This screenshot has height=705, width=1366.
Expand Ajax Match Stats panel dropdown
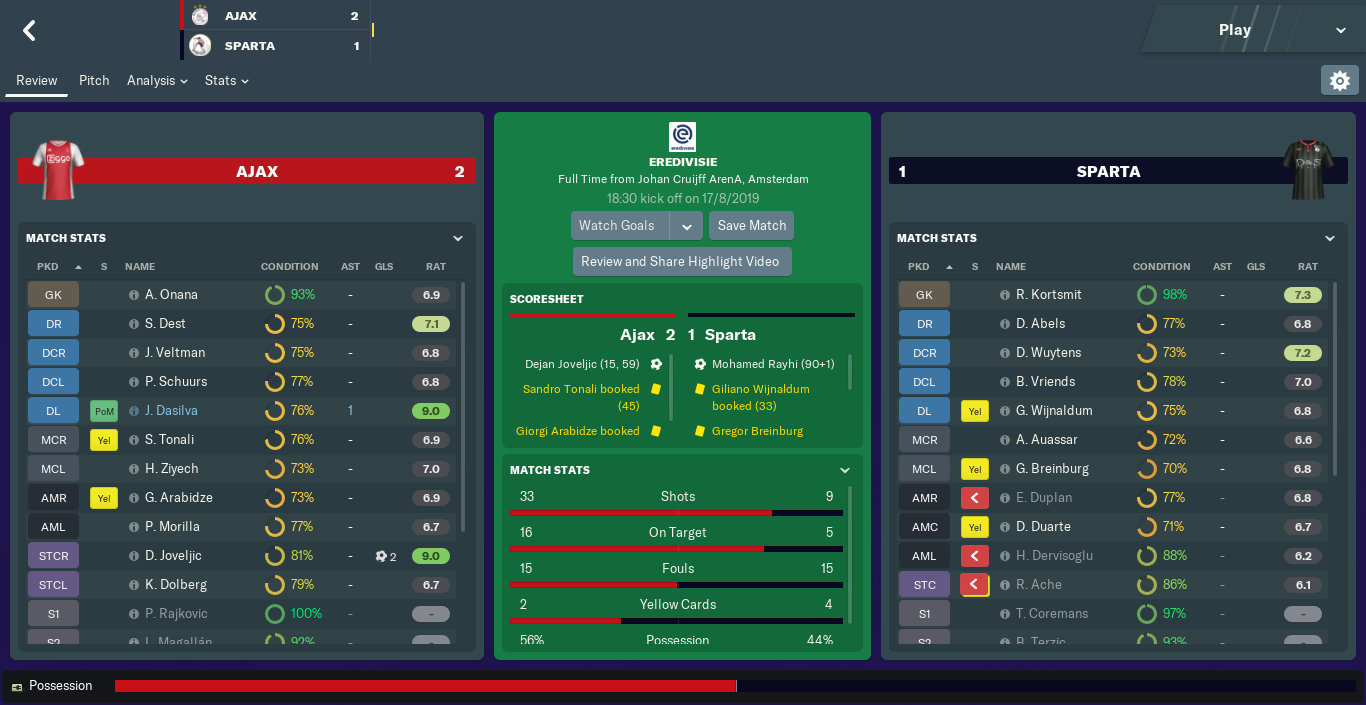(458, 238)
